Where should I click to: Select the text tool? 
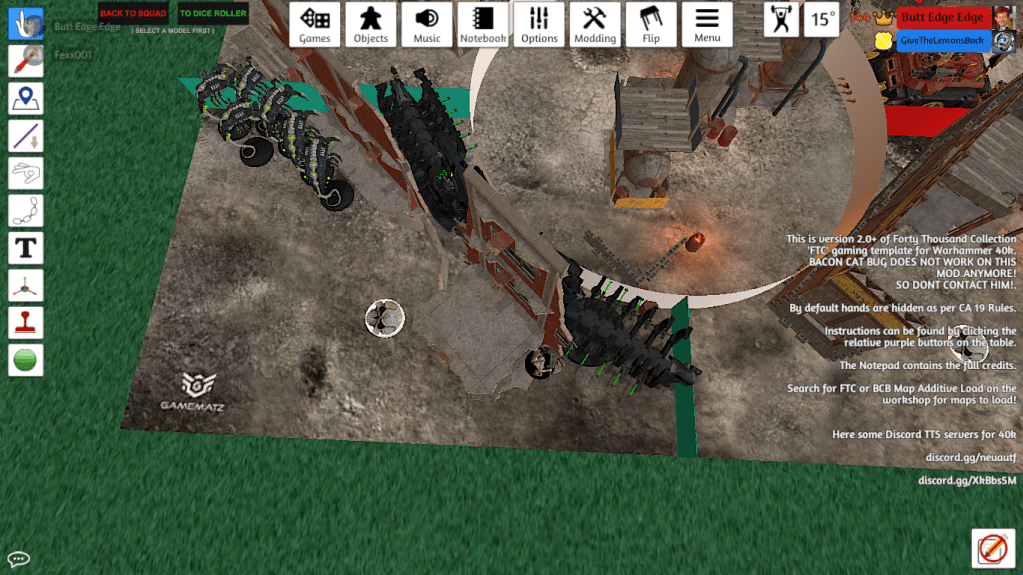click(x=26, y=248)
